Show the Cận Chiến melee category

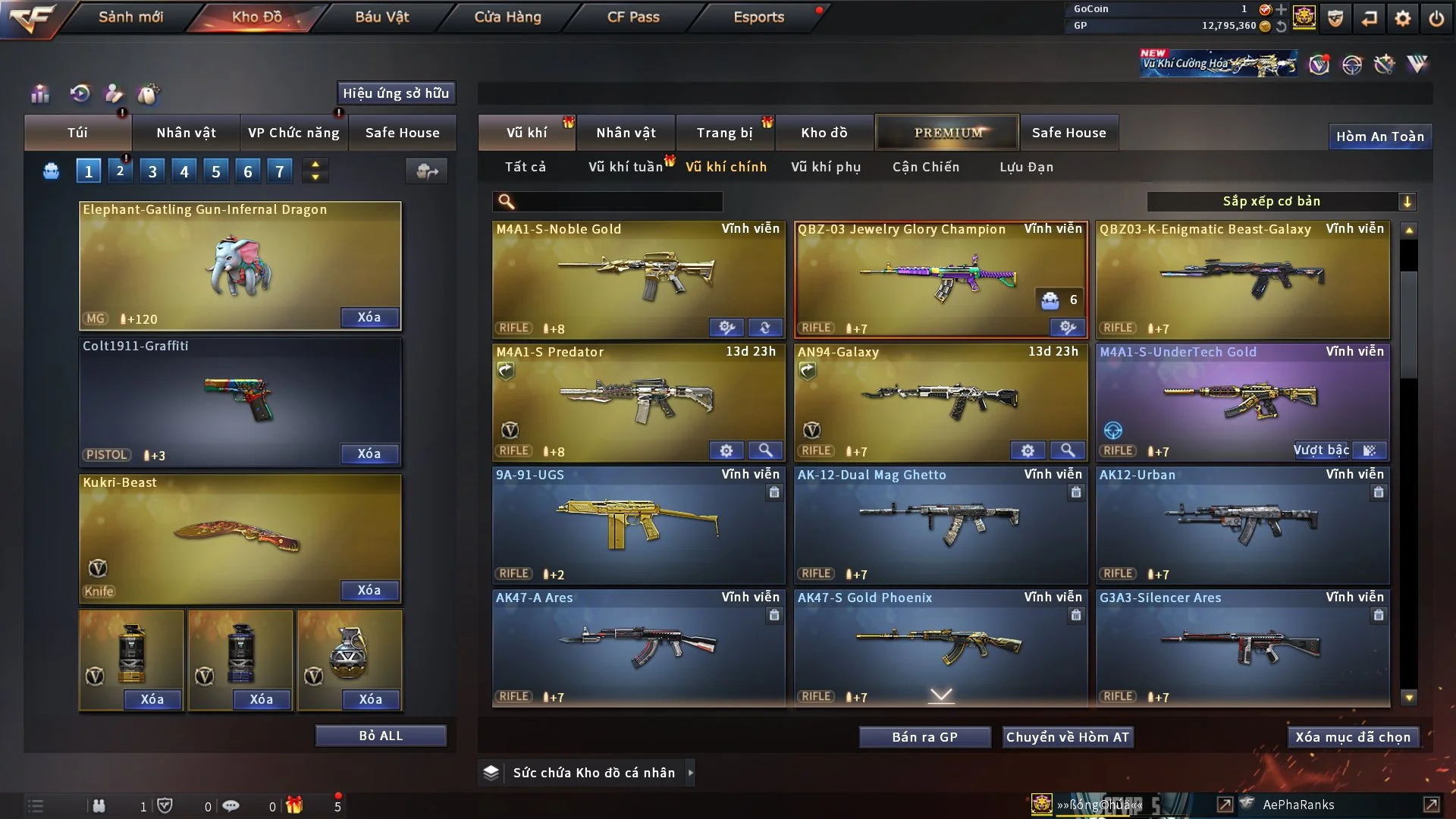pos(925,167)
